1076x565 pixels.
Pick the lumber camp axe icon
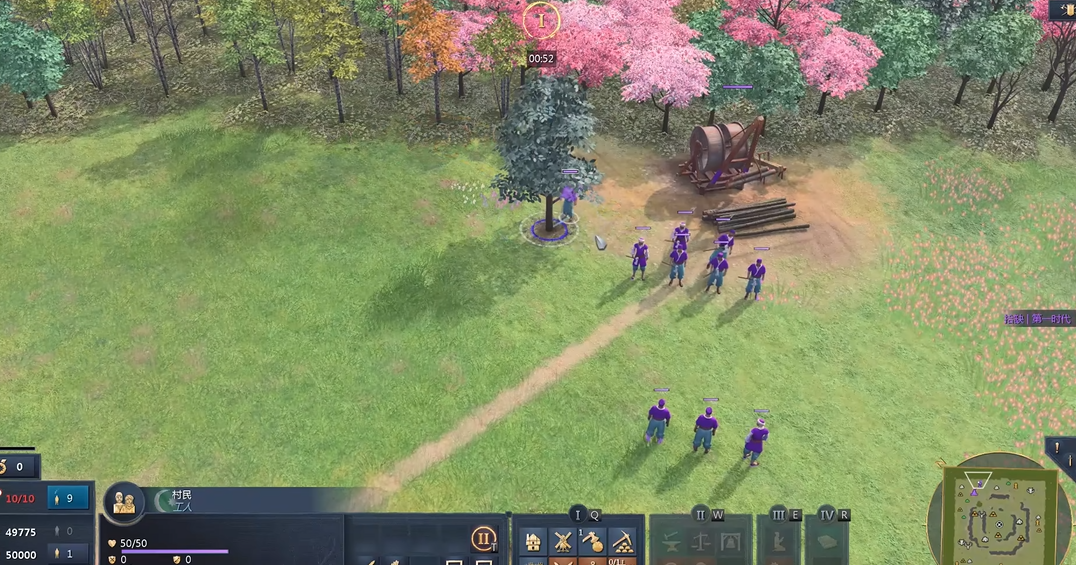[x=592, y=542]
